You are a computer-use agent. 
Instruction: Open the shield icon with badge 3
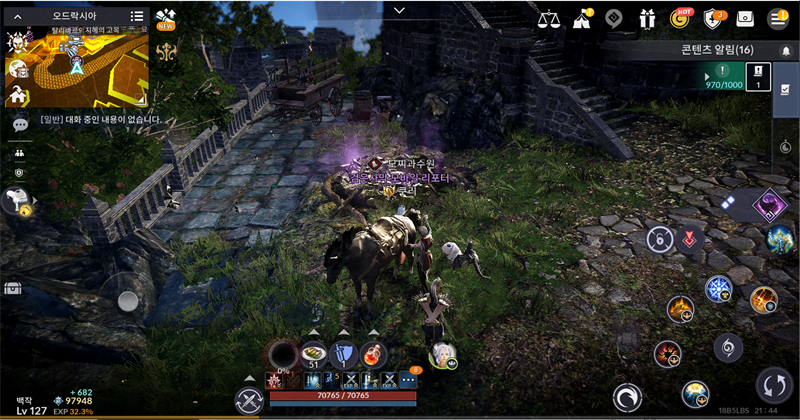(x=713, y=18)
